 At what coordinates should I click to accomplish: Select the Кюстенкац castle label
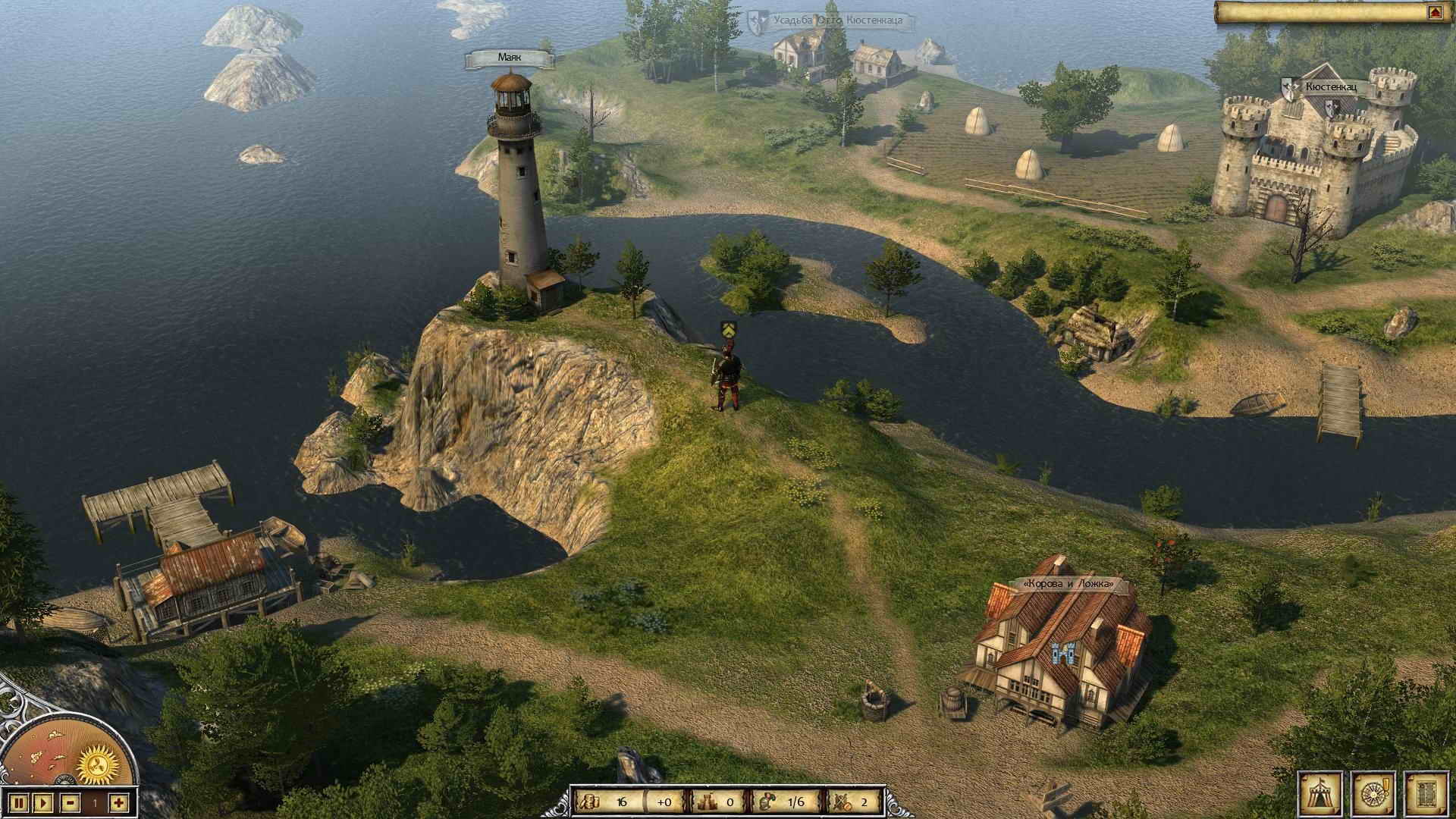[x=1330, y=87]
